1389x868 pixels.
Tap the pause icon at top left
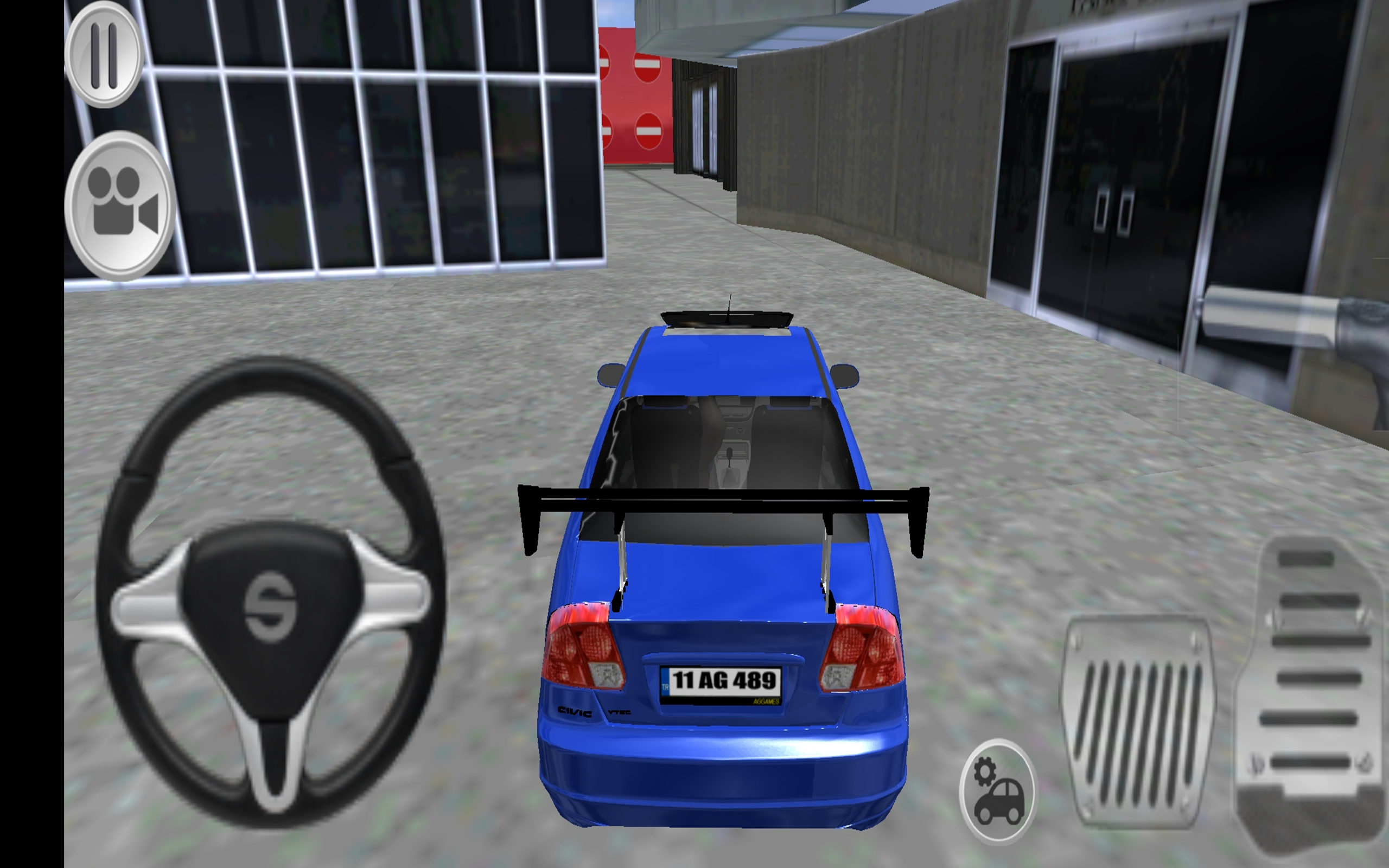103,55
